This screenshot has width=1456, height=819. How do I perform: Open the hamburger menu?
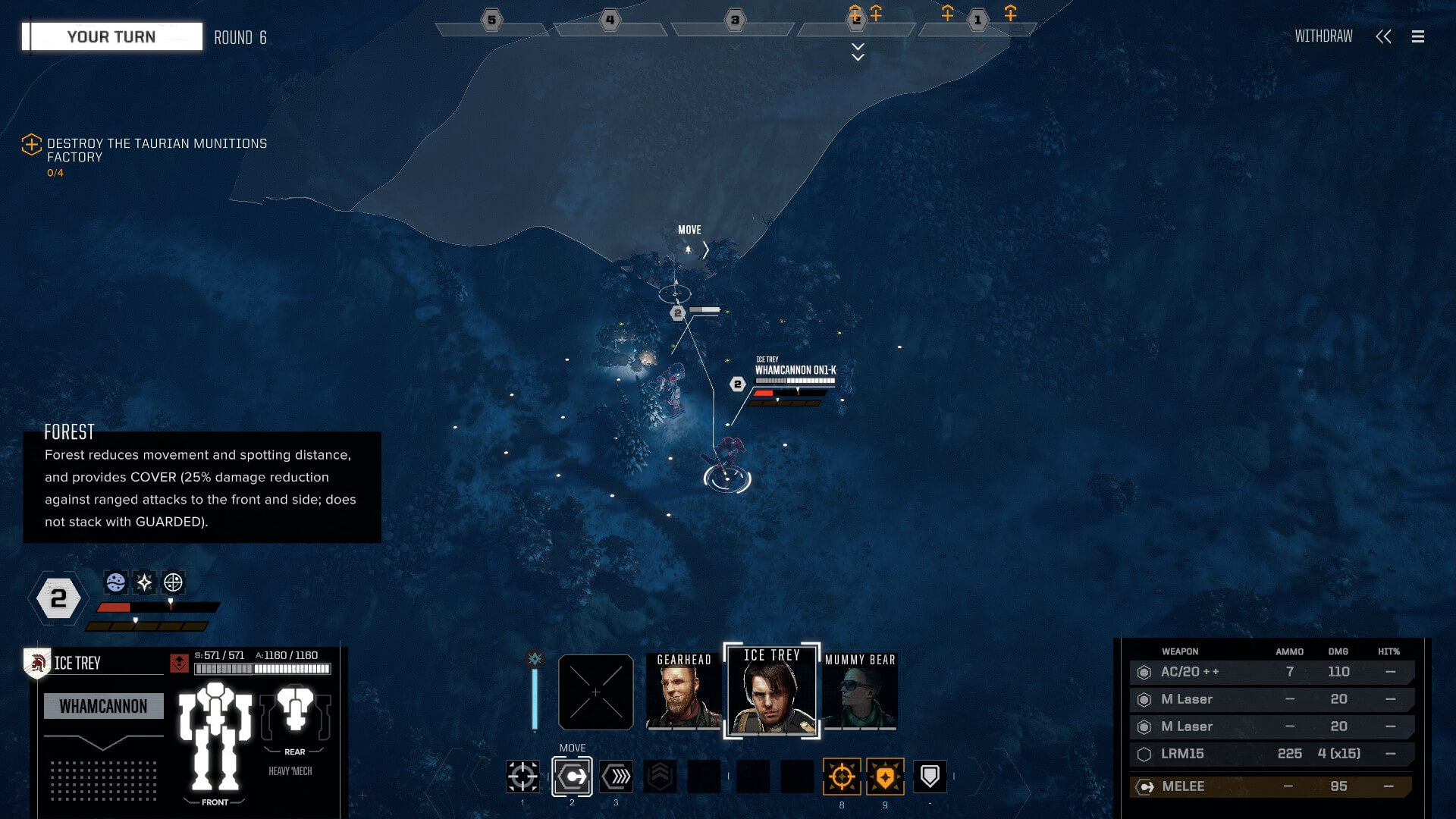click(1417, 36)
